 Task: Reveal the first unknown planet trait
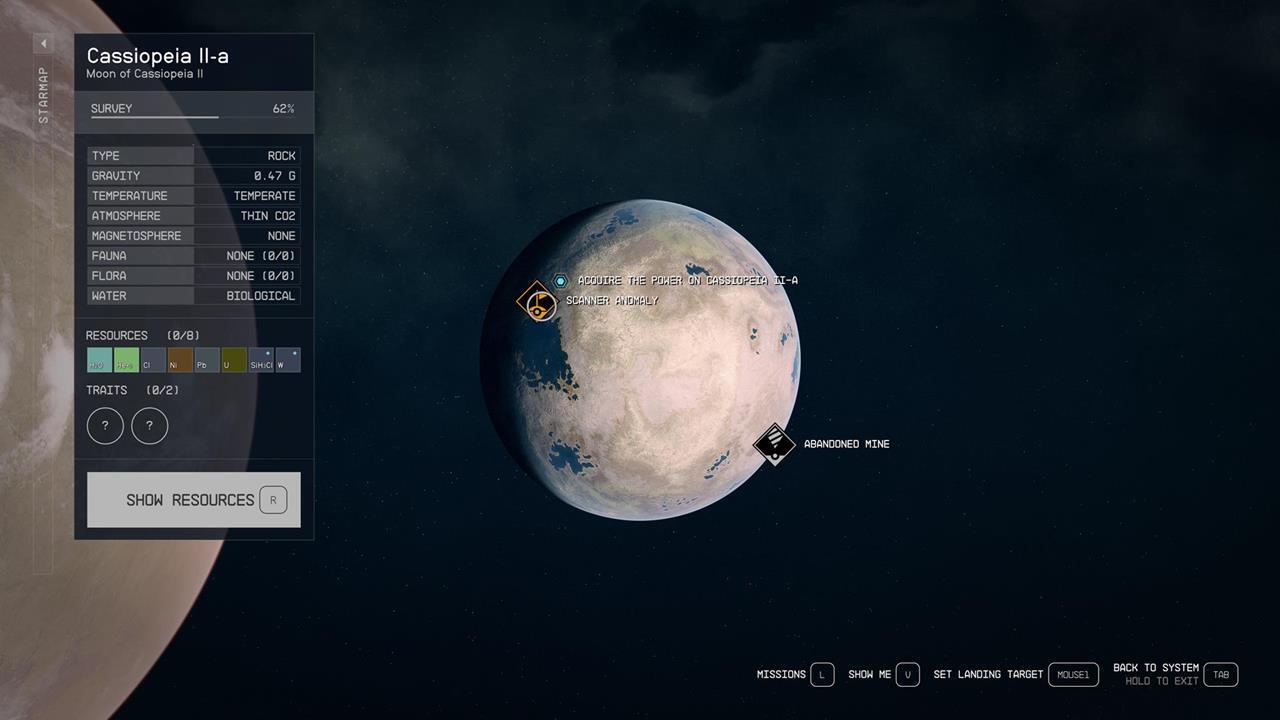pyautogui.click(x=105, y=425)
